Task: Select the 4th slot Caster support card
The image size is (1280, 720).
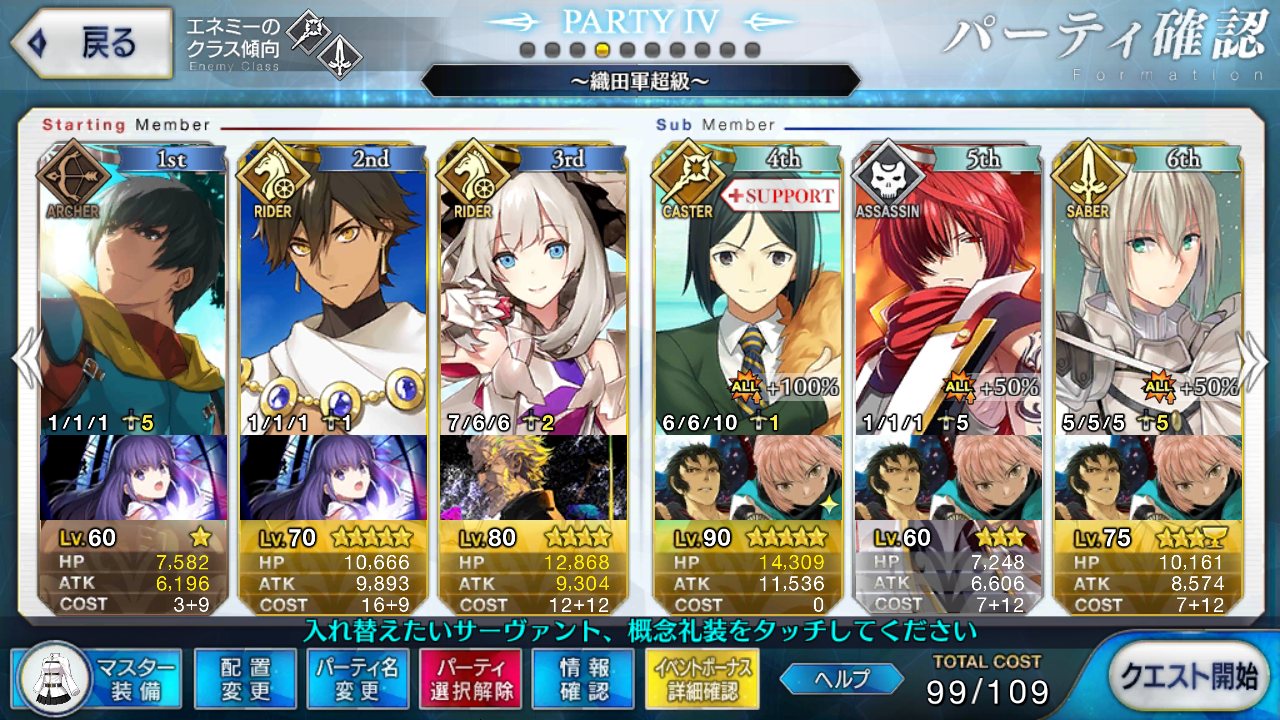Action: coord(747,290)
